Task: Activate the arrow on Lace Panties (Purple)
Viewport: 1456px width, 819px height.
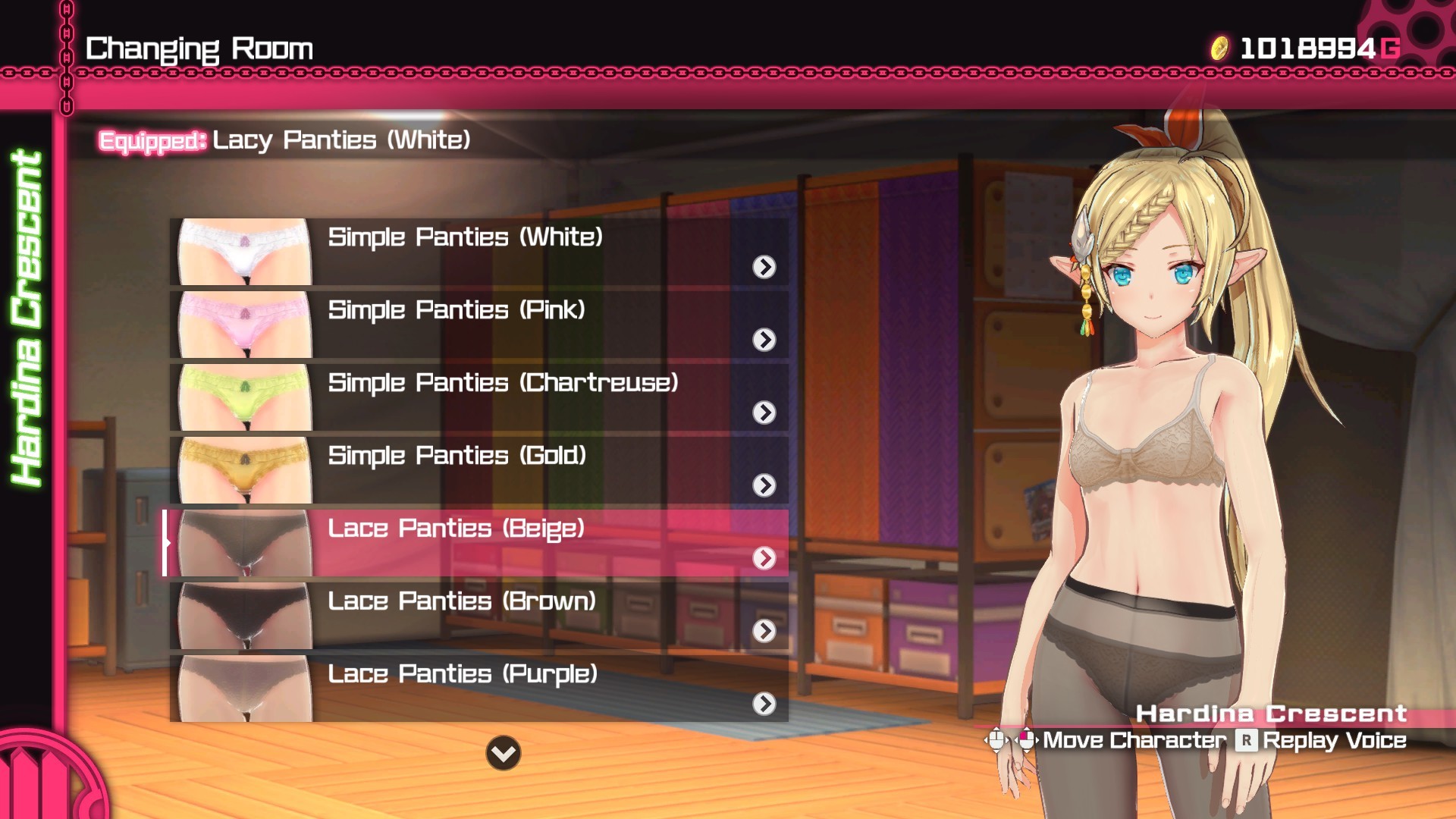Action: pos(764,704)
